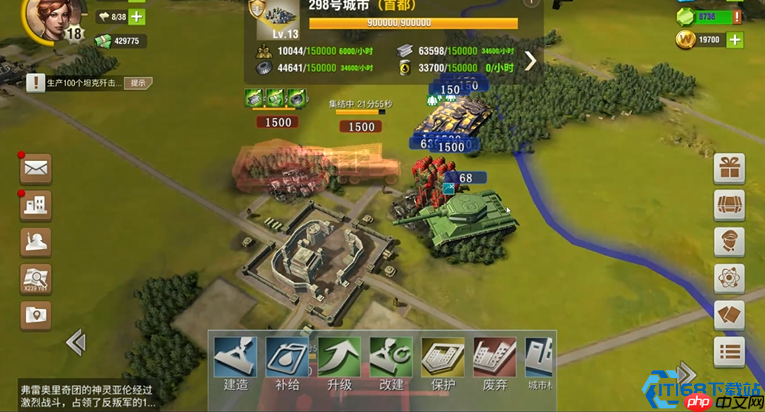This screenshot has height=412, width=765.
Task: Click the 提示 hint button beside the quest
Action: pos(138,83)
